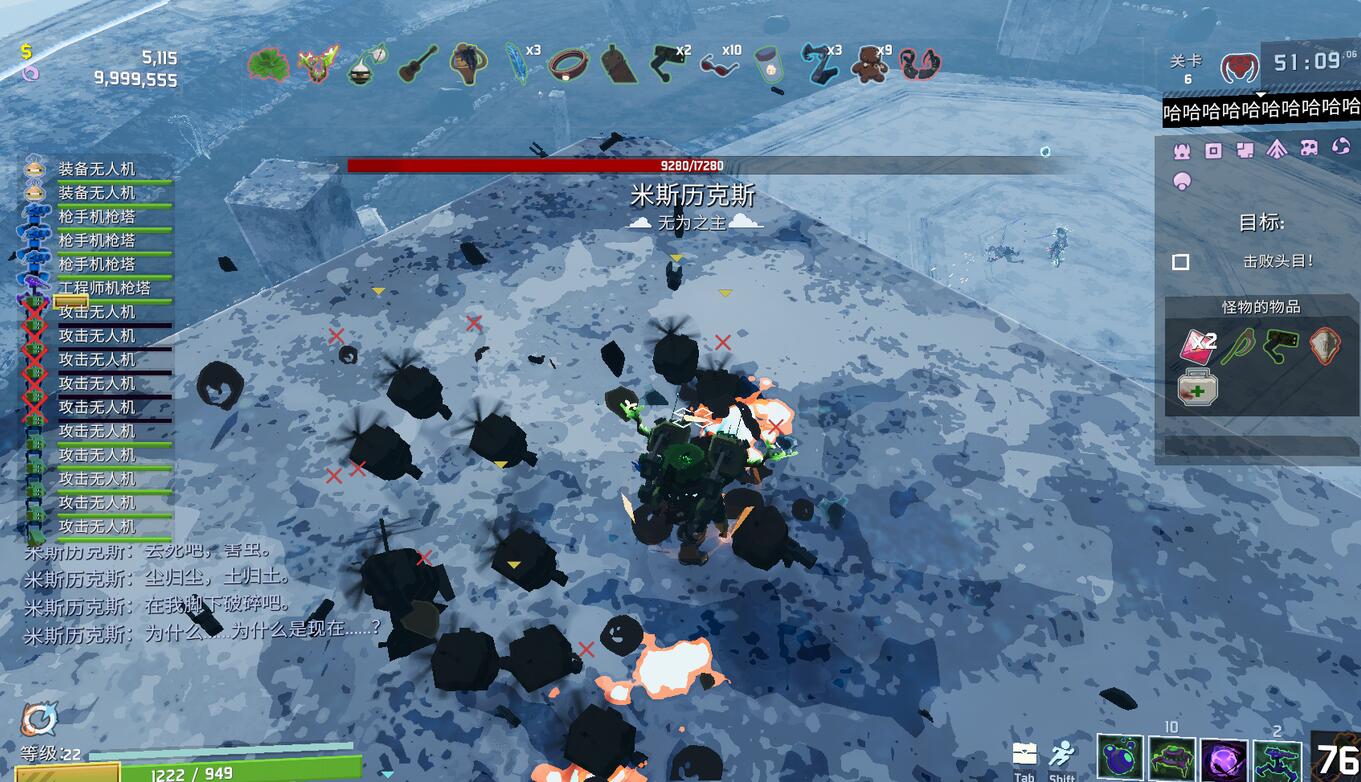Activate the purple bouncing grenade skill
The height and width of the screenshot is (782, 1361).
(x=1120, y=758)
